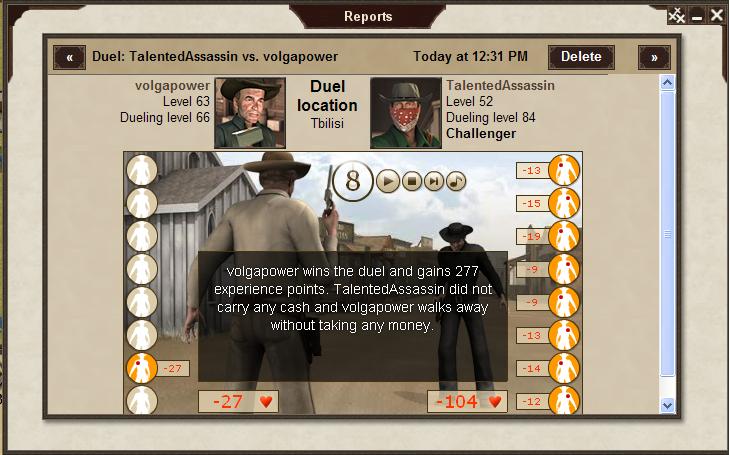Delete this duel report

581,57
